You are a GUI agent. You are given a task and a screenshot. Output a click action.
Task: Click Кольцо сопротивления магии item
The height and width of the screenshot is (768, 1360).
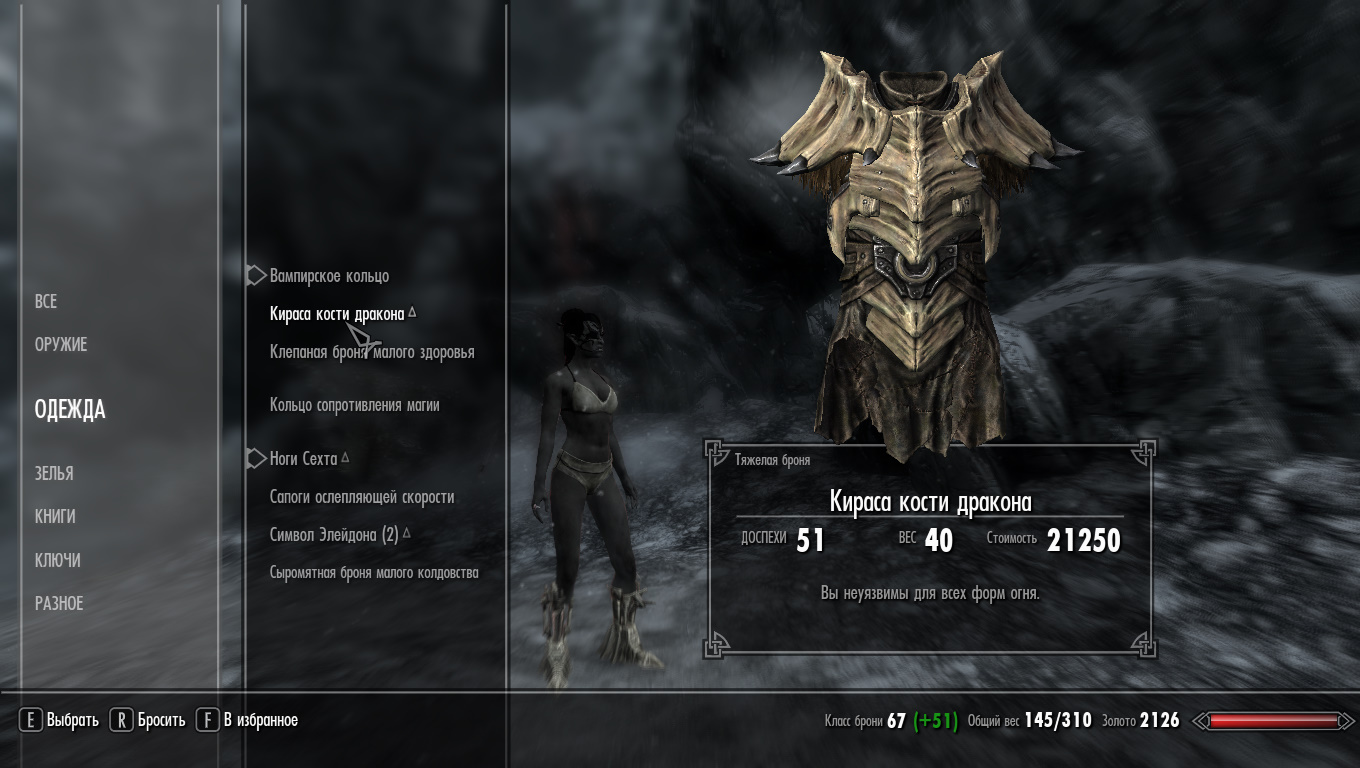click(354, 405)
